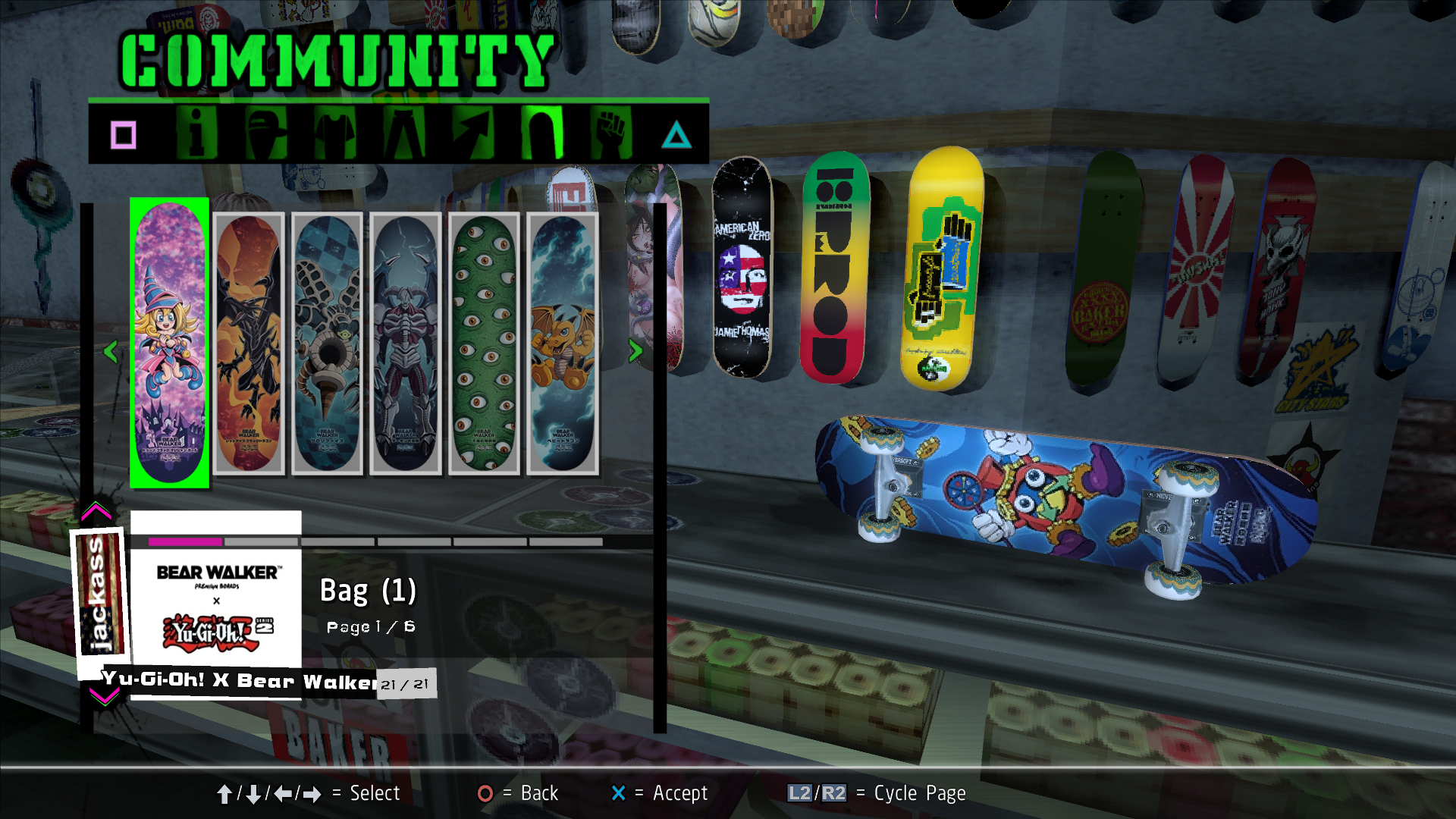Select the arrow icon category tab
The image size is (1456, 819).
474,133
